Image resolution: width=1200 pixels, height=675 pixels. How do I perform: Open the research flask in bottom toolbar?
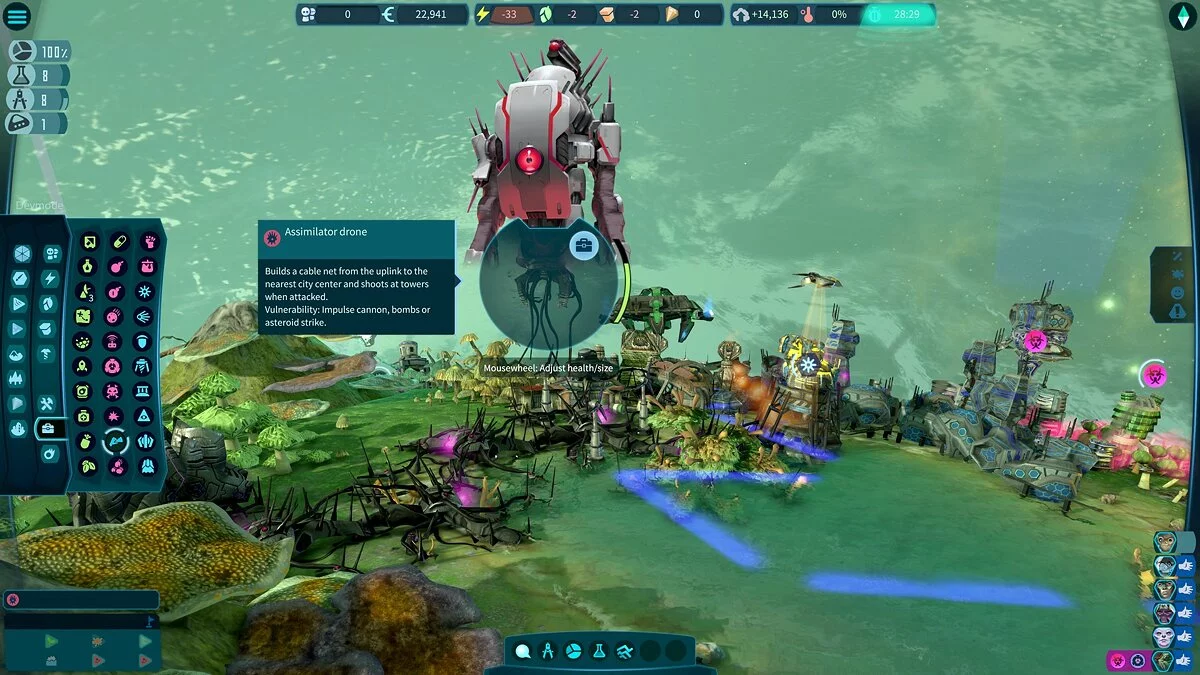[599, 651]
